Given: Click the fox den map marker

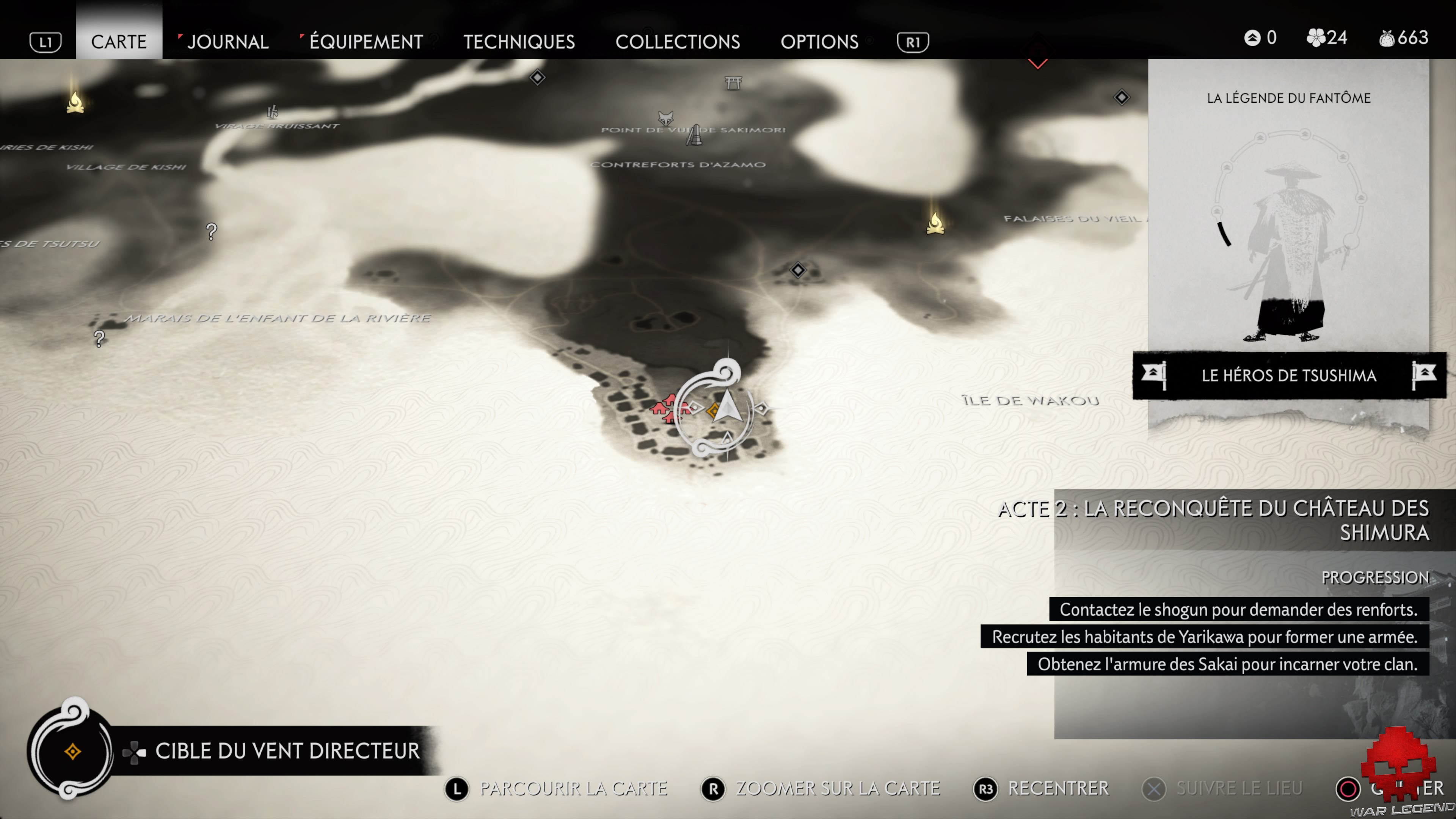Looking at the screenshot, I should tap(666, 118).
